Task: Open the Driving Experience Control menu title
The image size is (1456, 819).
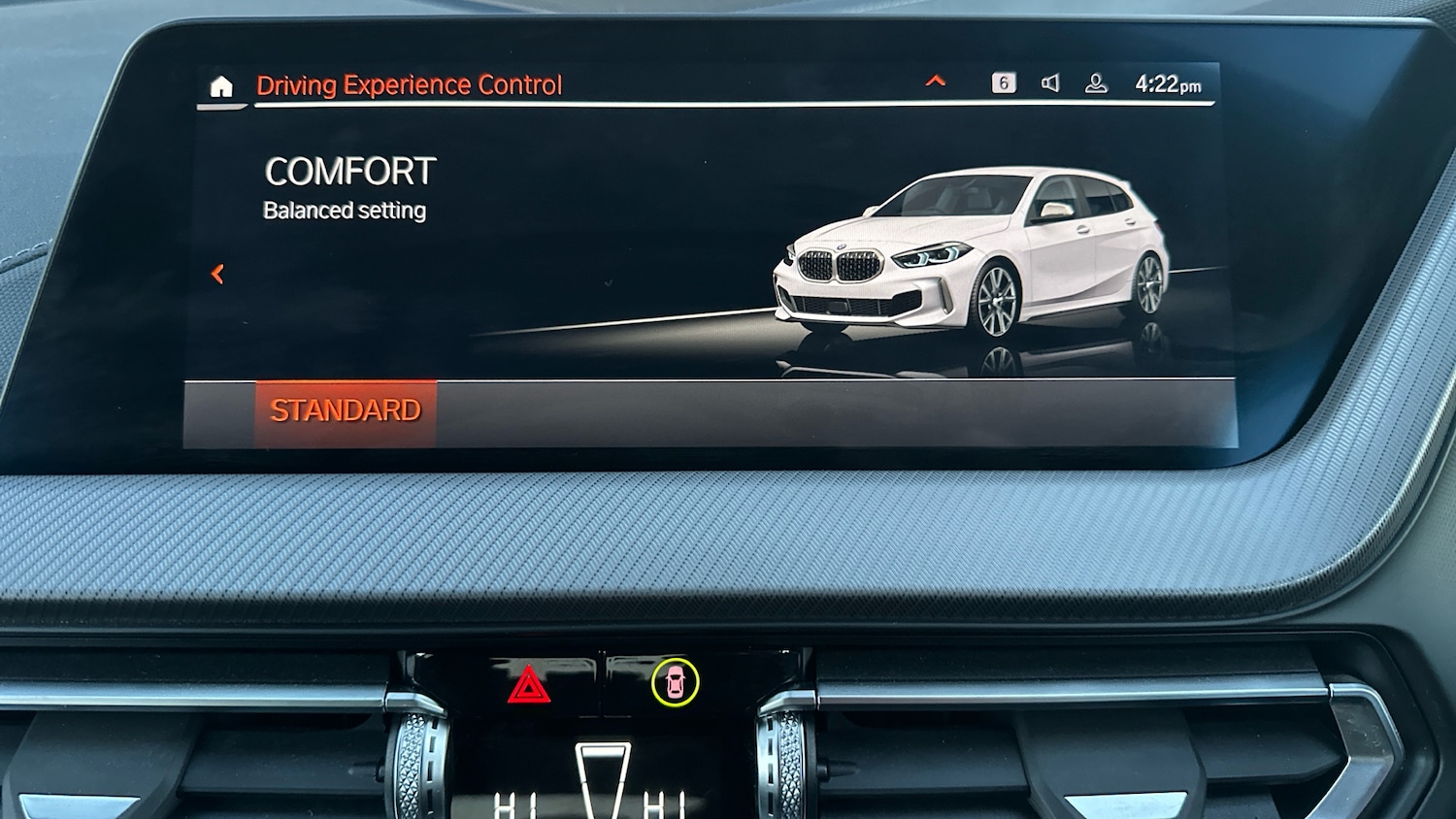Action: pyautogui.click(x=409, y=84)
